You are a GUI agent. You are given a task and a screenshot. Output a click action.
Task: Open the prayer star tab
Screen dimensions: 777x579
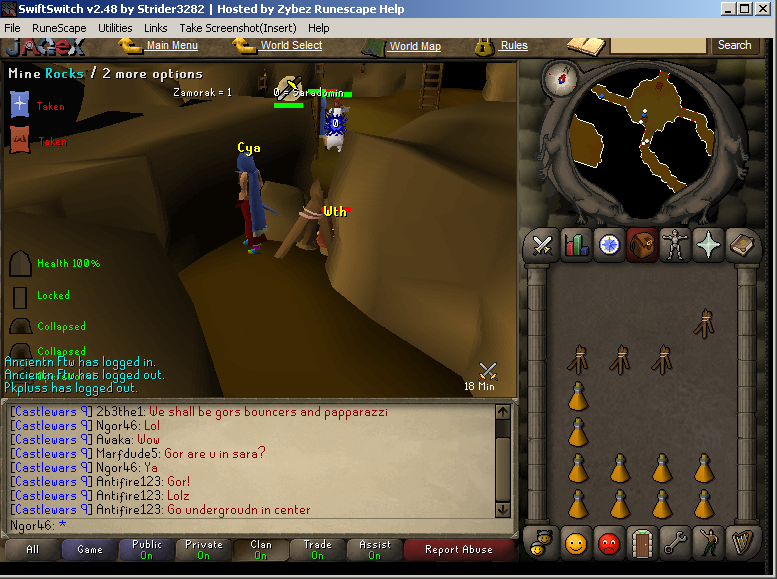tap(708, 244)
